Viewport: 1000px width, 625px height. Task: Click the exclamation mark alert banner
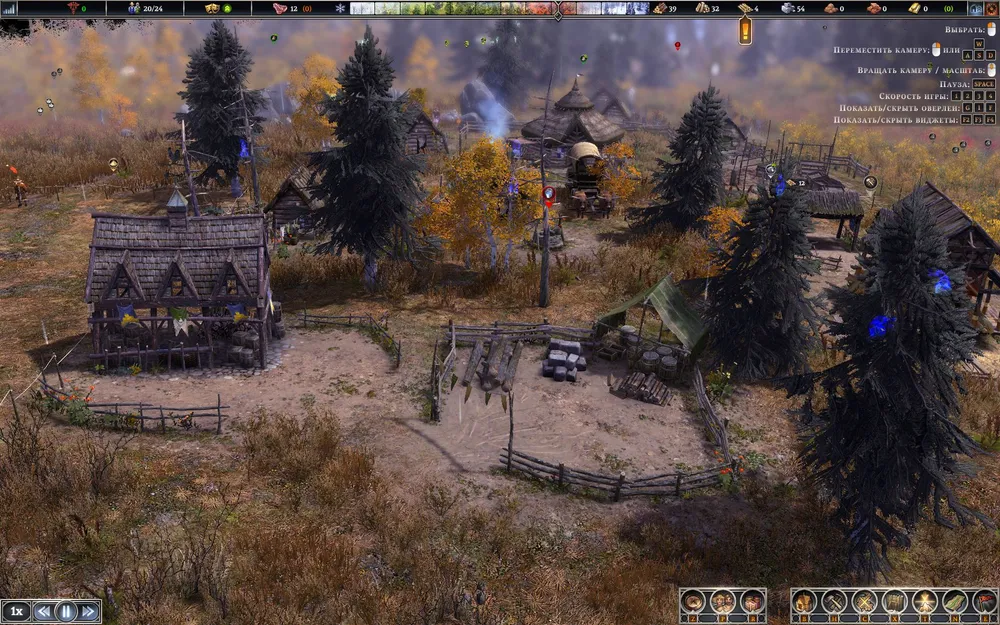(745, 31)
